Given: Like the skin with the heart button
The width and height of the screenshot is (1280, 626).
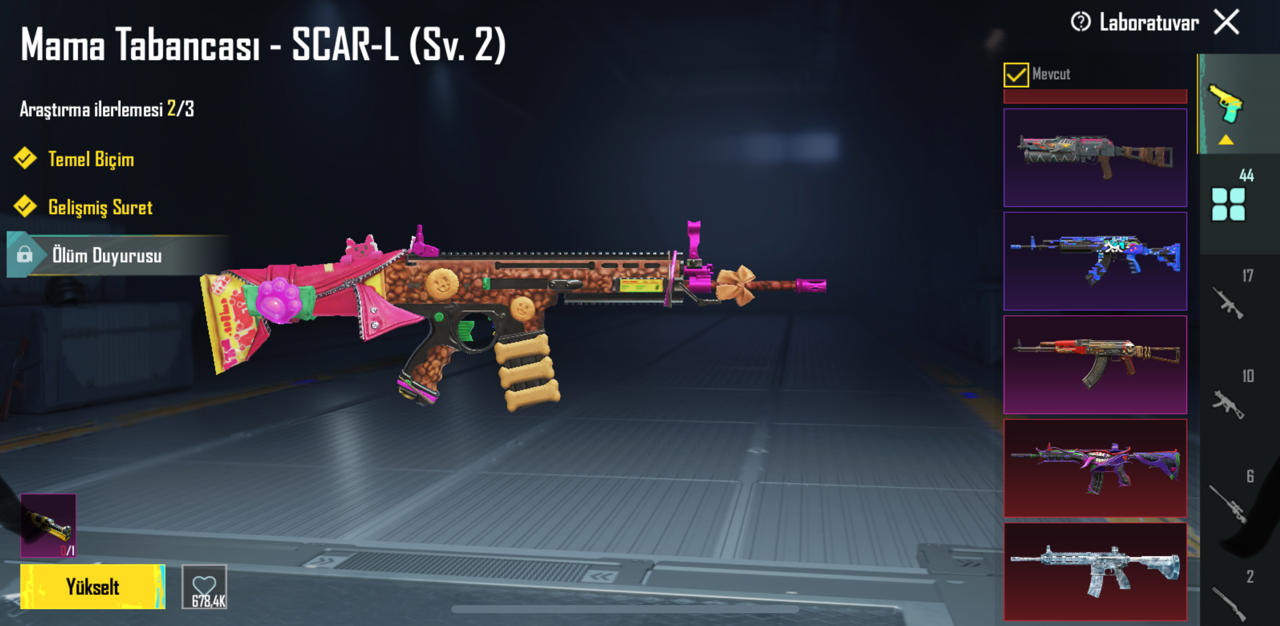Looking at the screenshot, I should (x=204, y=587).
